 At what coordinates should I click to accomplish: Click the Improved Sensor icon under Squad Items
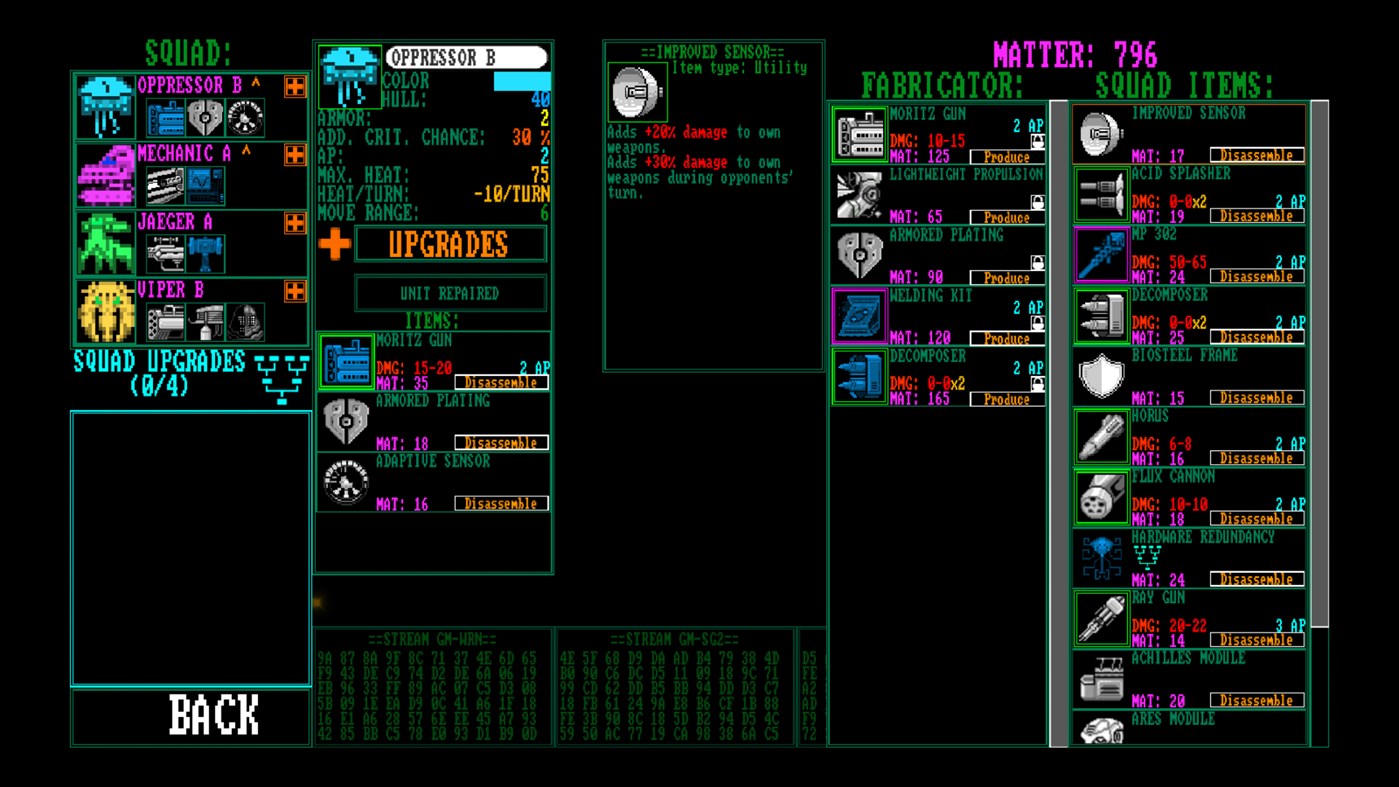click(x=1100, y=131)
